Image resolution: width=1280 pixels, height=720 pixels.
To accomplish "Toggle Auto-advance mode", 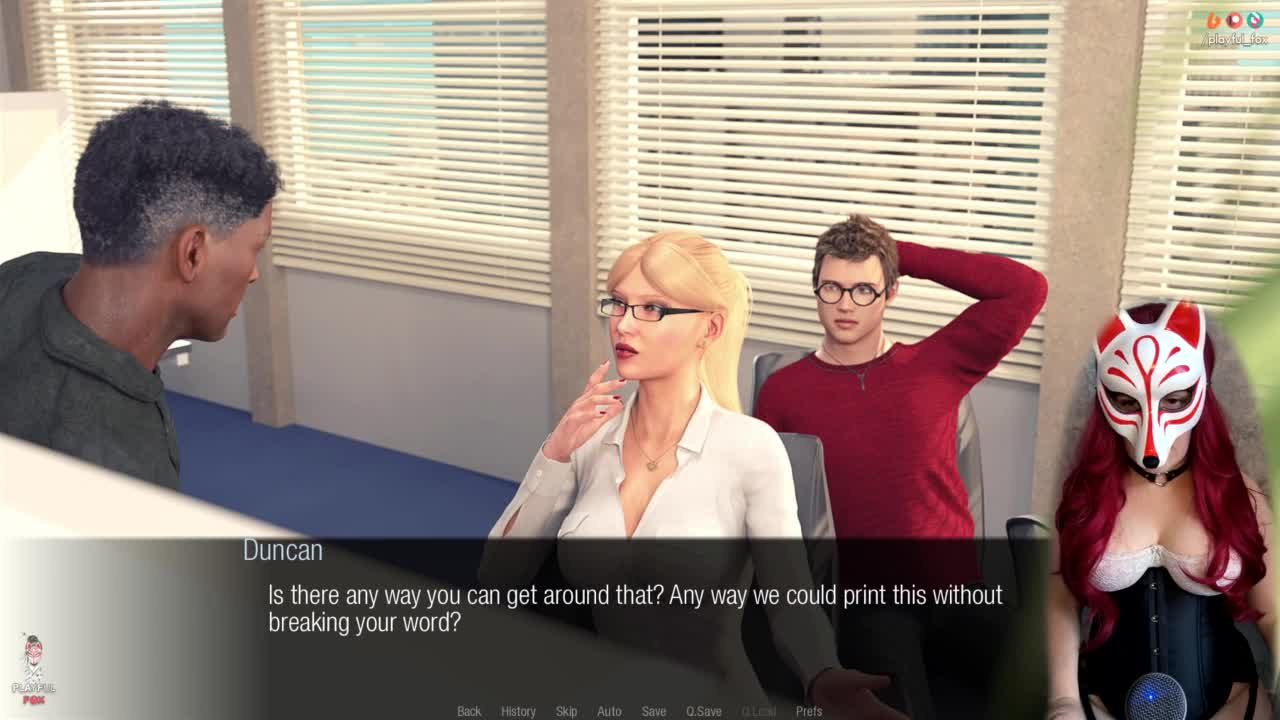I will click(609, 711).
